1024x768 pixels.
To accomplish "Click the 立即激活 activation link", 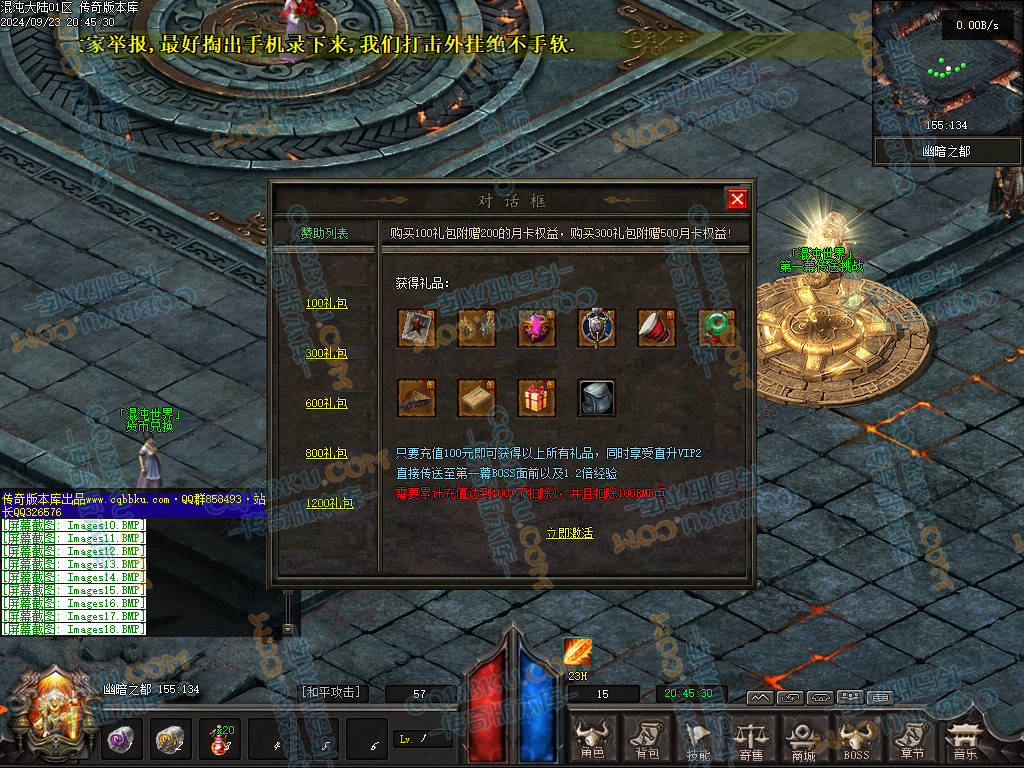I will [569, 533].
